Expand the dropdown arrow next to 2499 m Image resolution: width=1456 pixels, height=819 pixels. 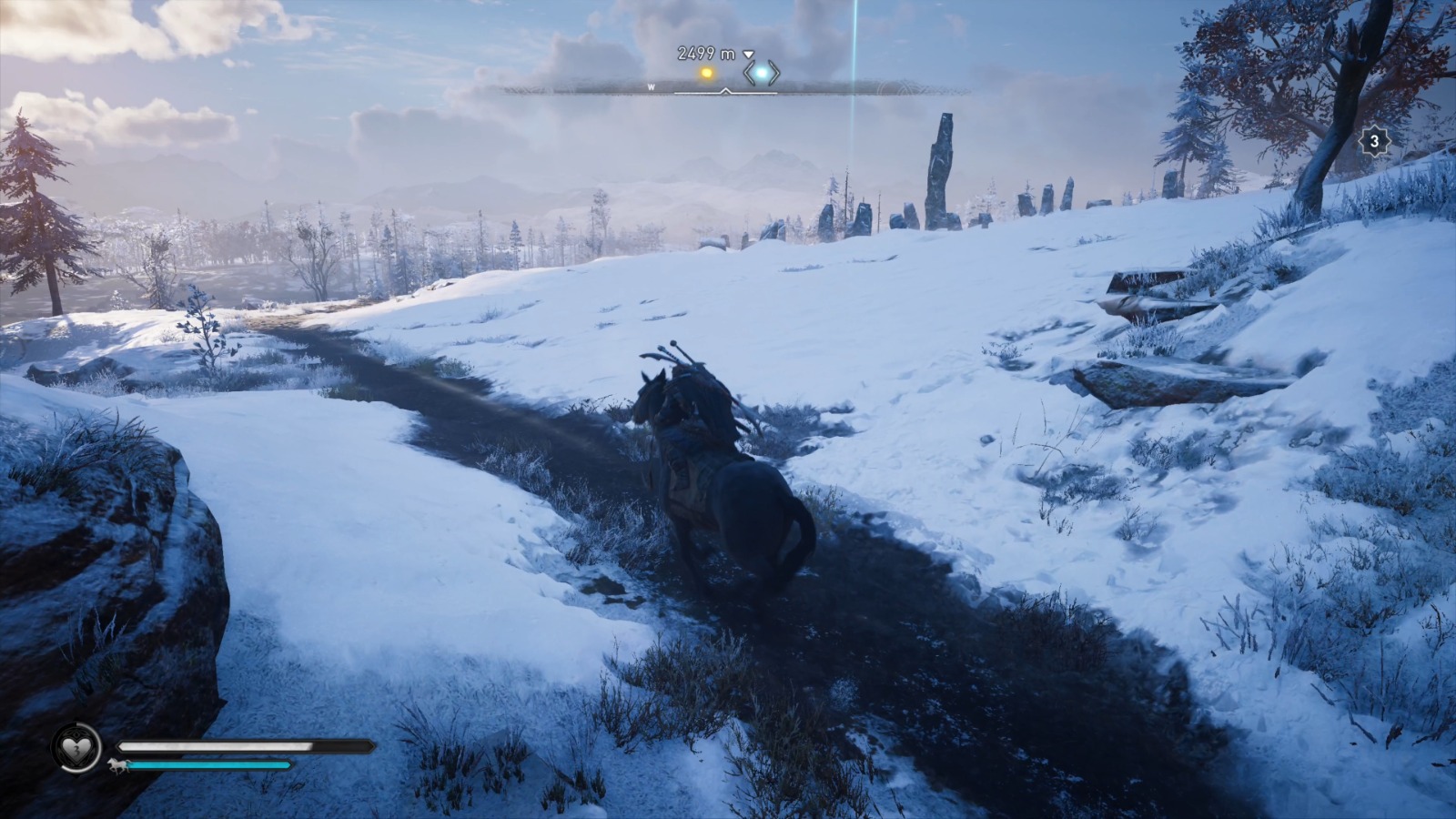point(748,54)
